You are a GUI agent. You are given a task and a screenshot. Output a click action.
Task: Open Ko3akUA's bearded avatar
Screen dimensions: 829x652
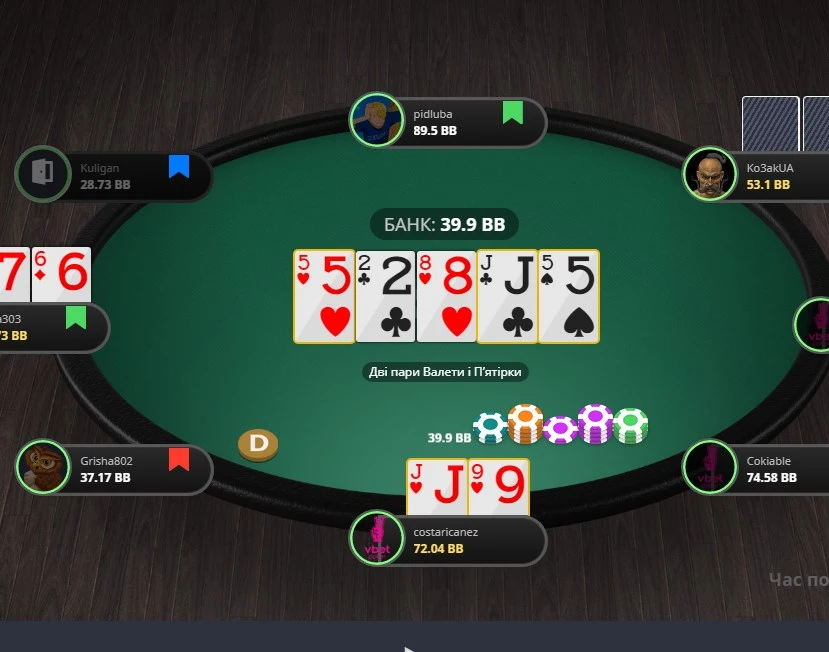[709, 175]
